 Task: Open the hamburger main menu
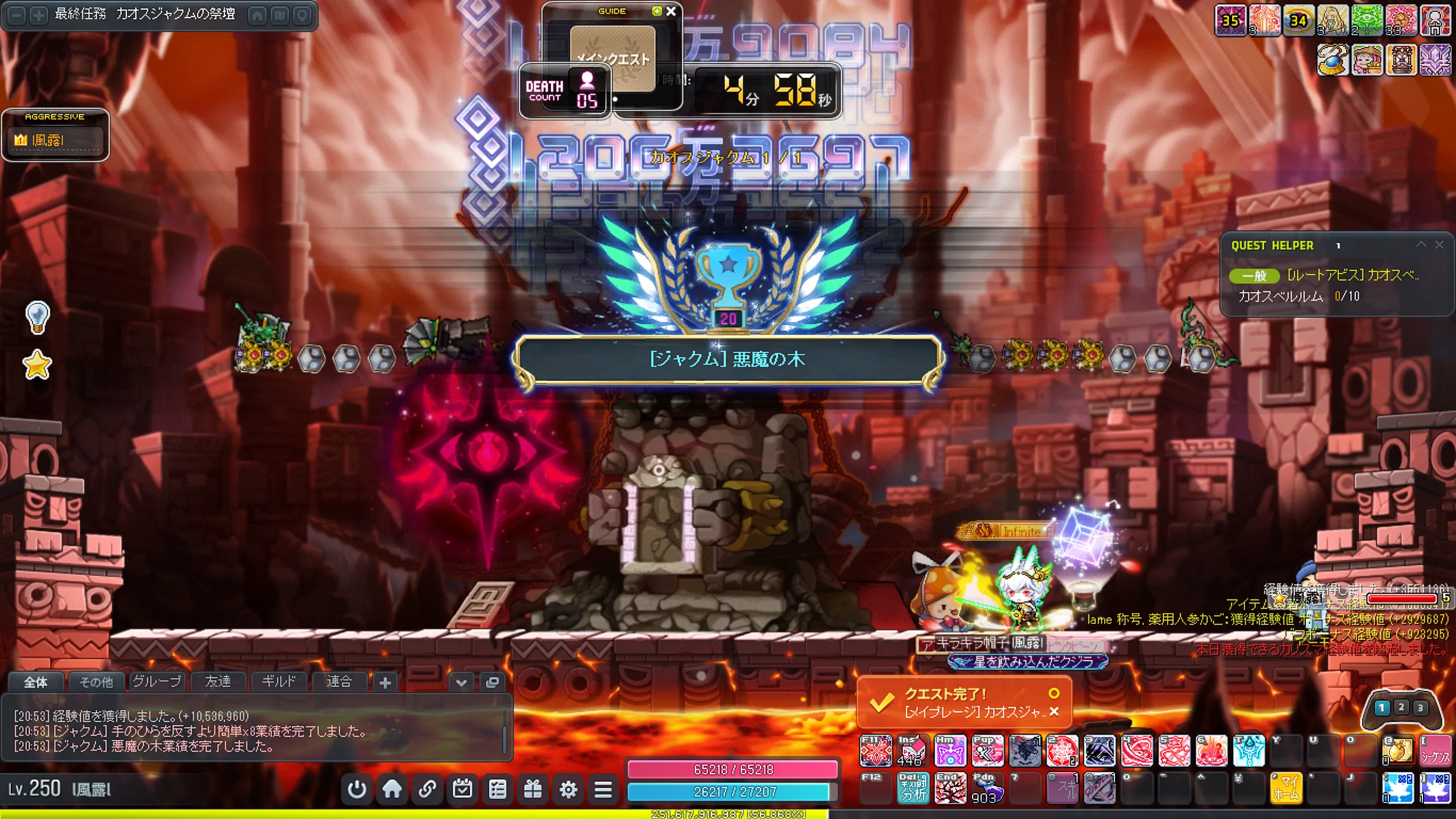[603, 789]
